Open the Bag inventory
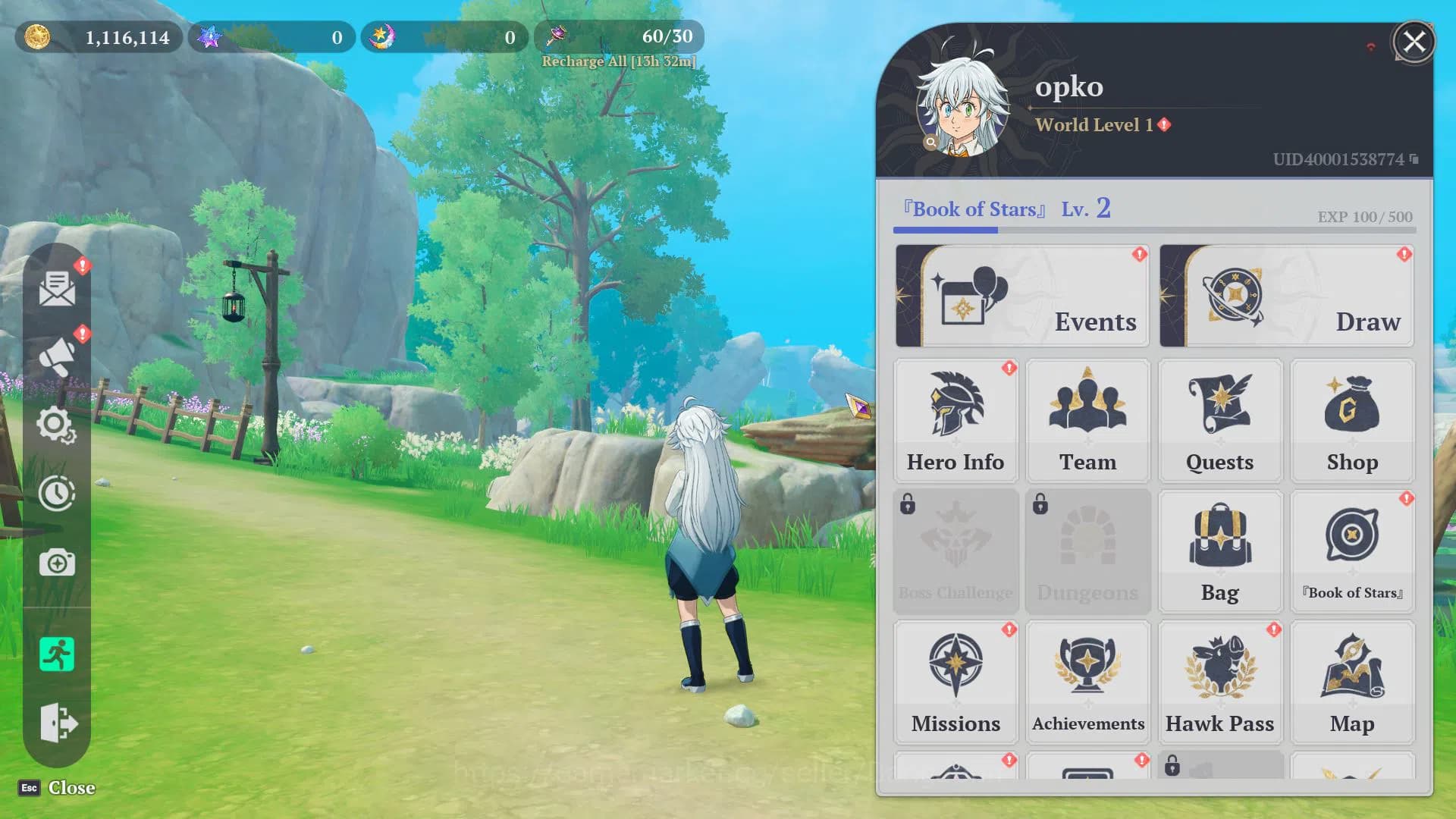1456x819 pixels. [1219, 551]
